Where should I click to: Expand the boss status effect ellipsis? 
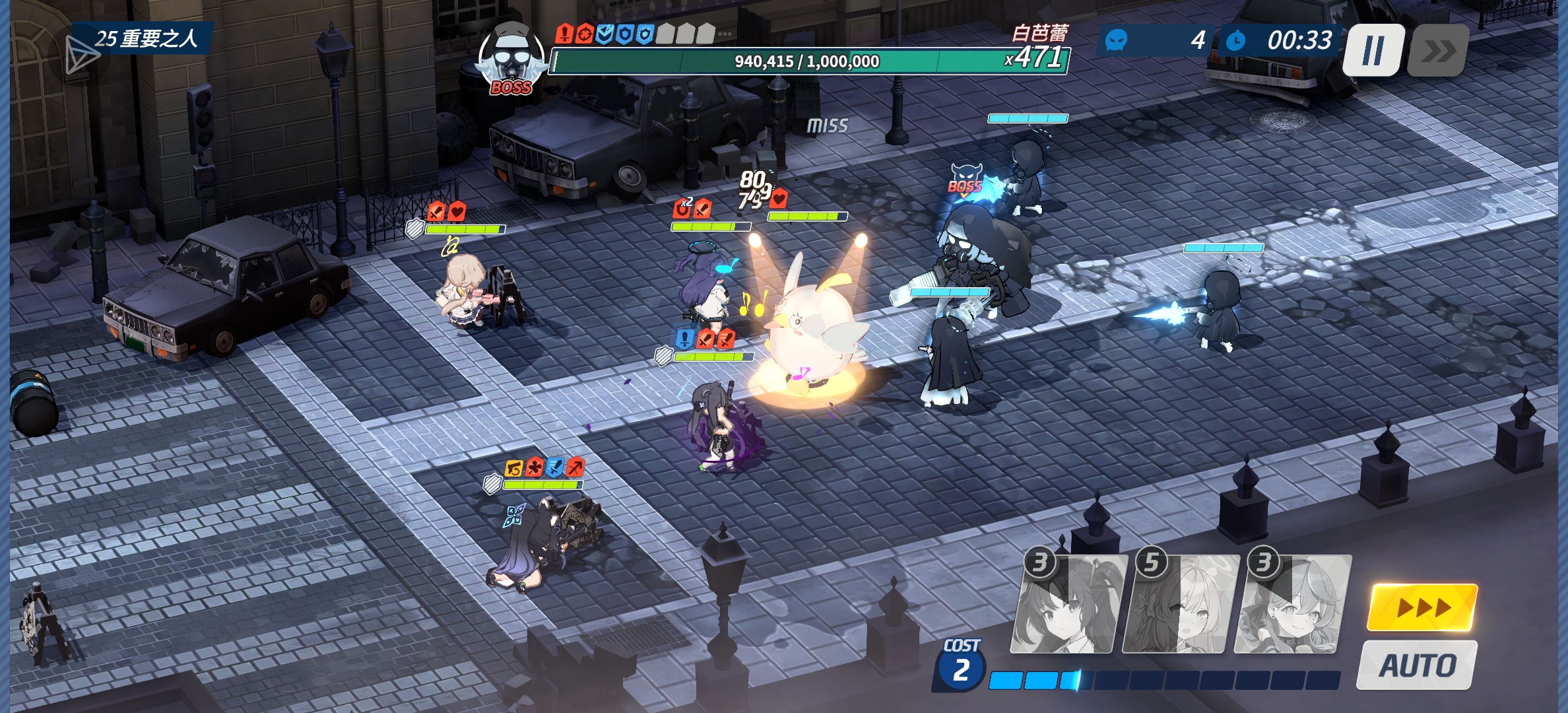(x=725, y=34)
